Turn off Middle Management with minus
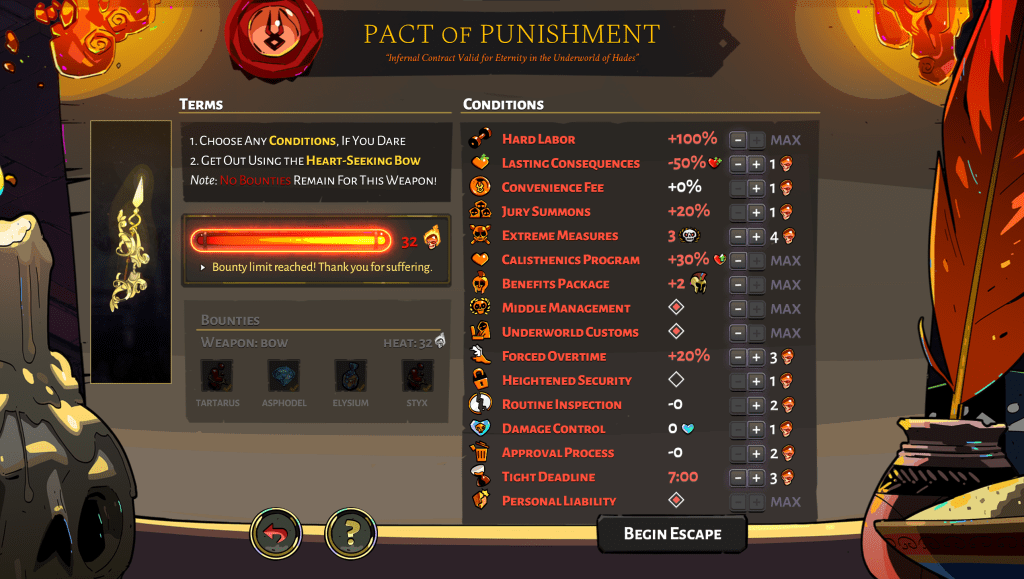1024x579 pixels. coord(738,309)
